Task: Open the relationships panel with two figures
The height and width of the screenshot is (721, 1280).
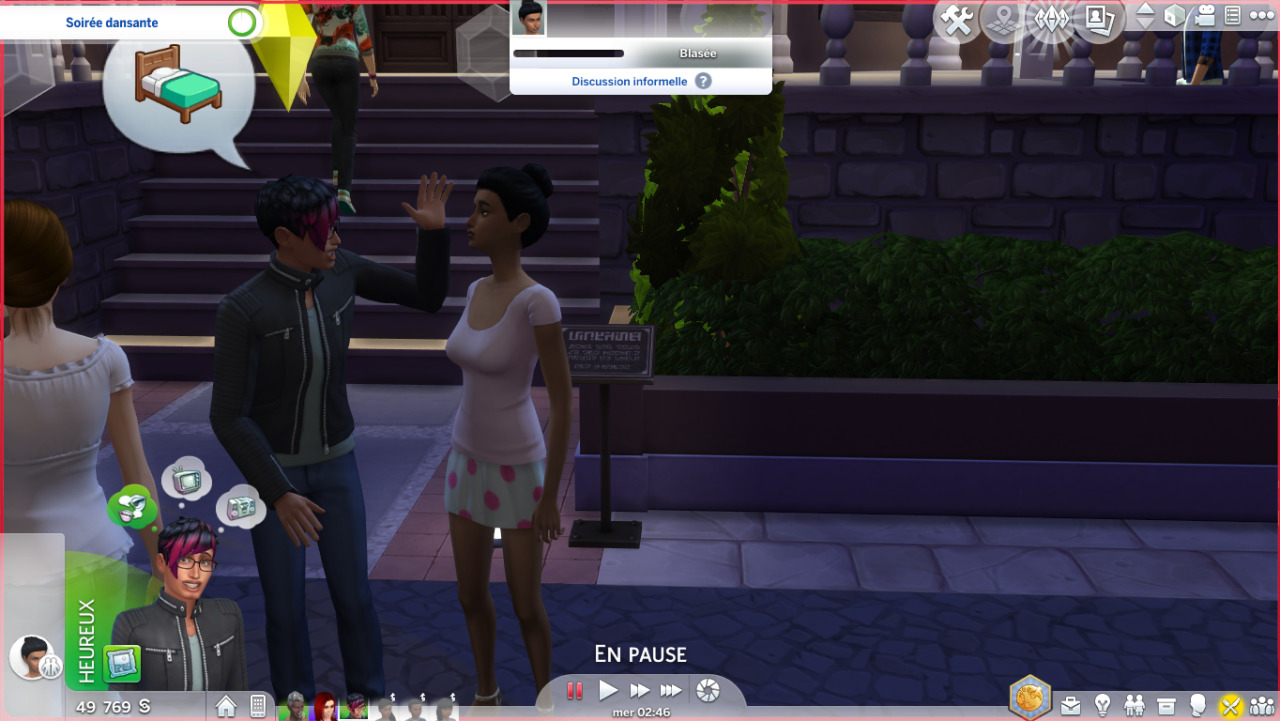Action: point(1134,706)
